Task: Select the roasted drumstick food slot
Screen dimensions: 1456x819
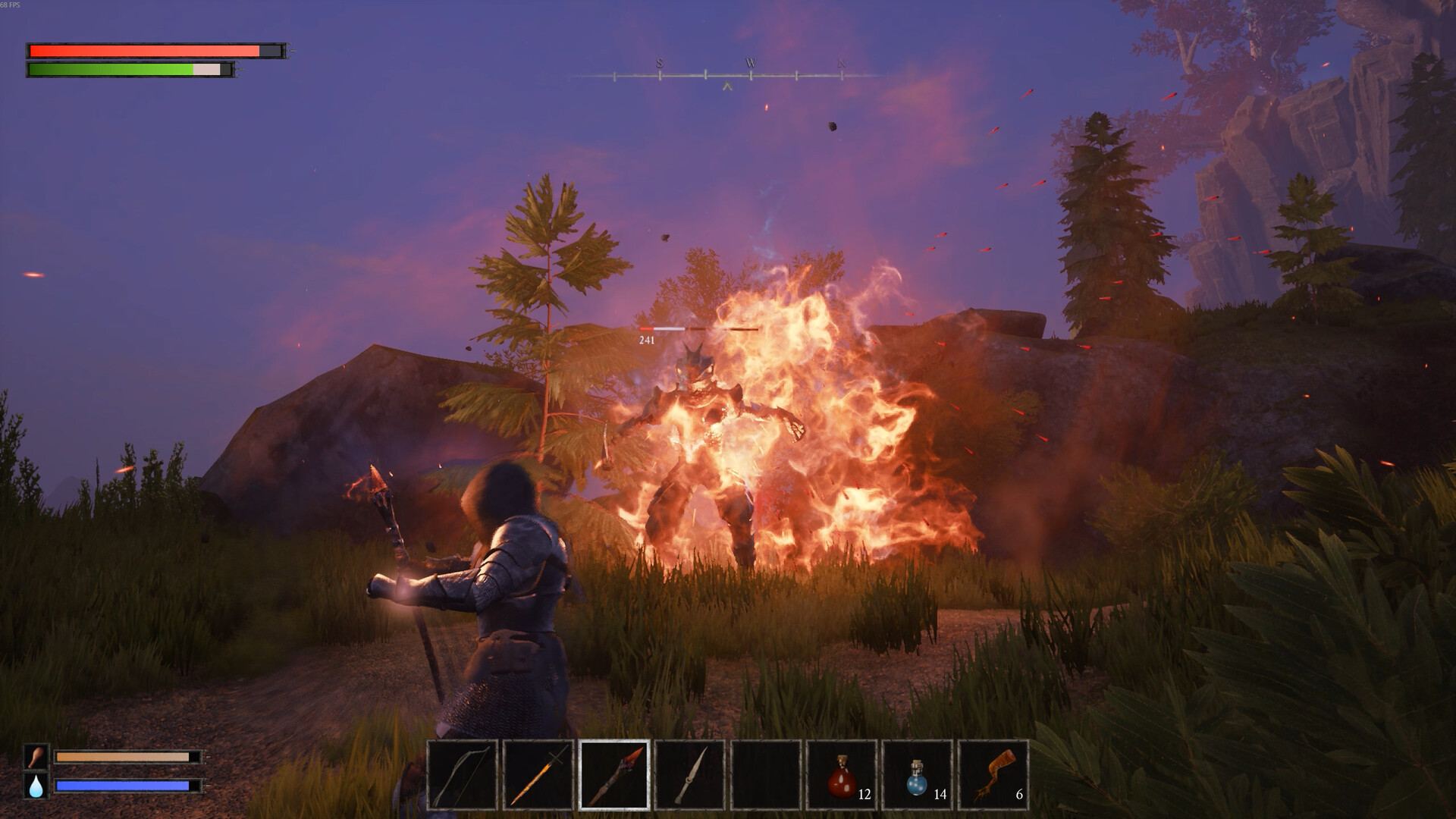Action: [993, 775]
